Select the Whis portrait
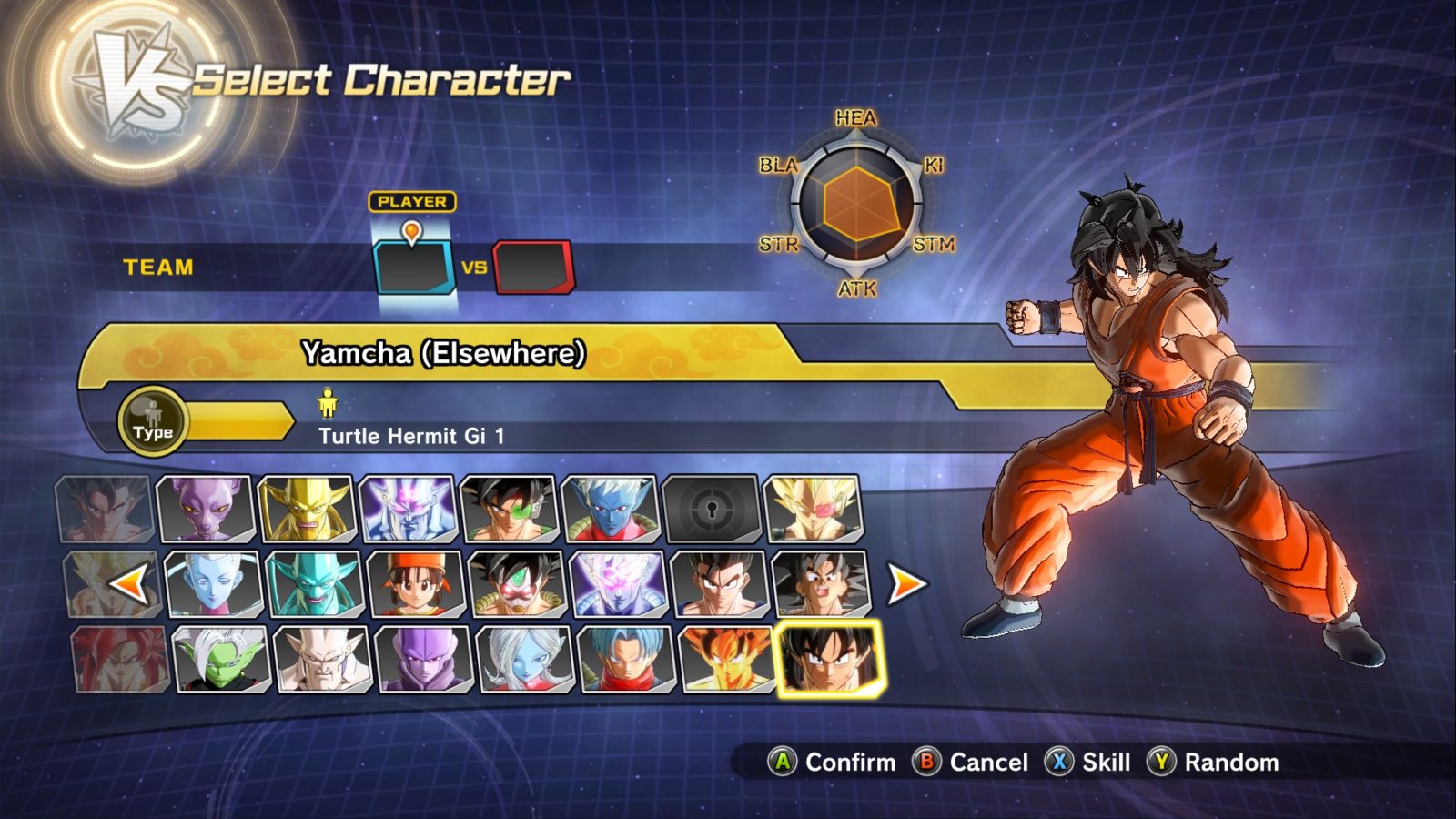1456x819 pixels. point(213,584)
